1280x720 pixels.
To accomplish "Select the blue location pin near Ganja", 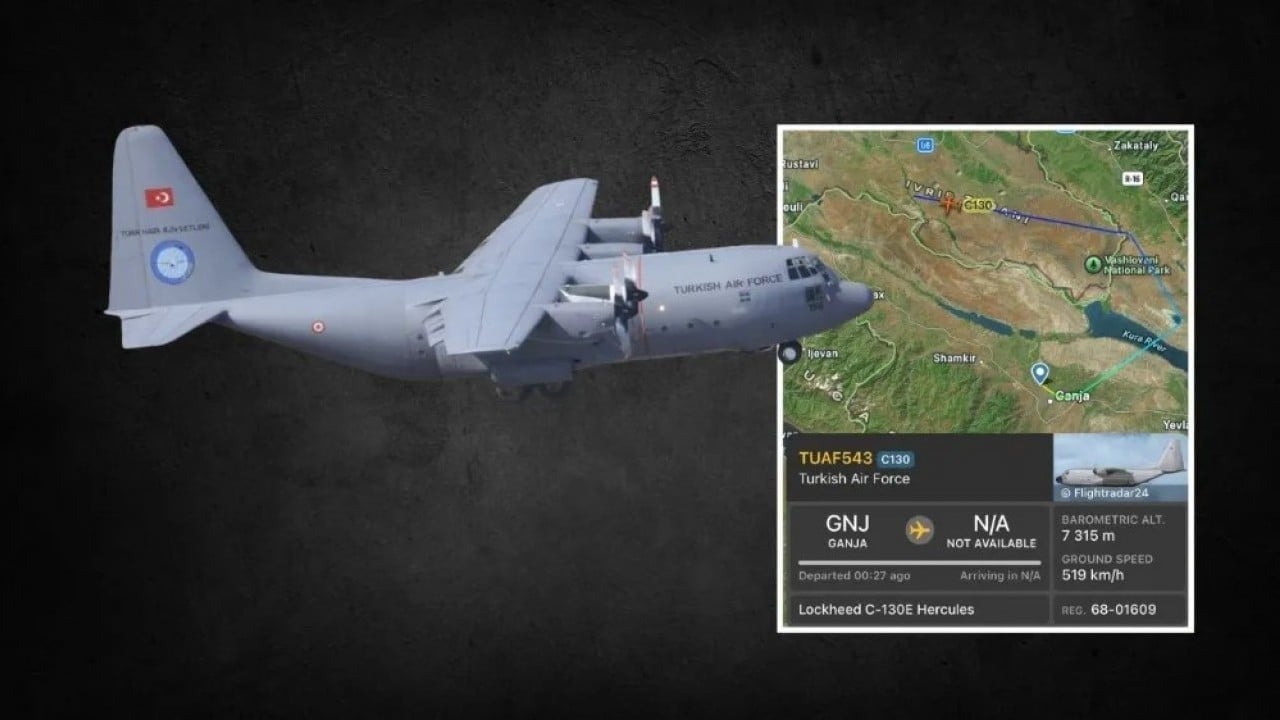I will point(1040,373).
